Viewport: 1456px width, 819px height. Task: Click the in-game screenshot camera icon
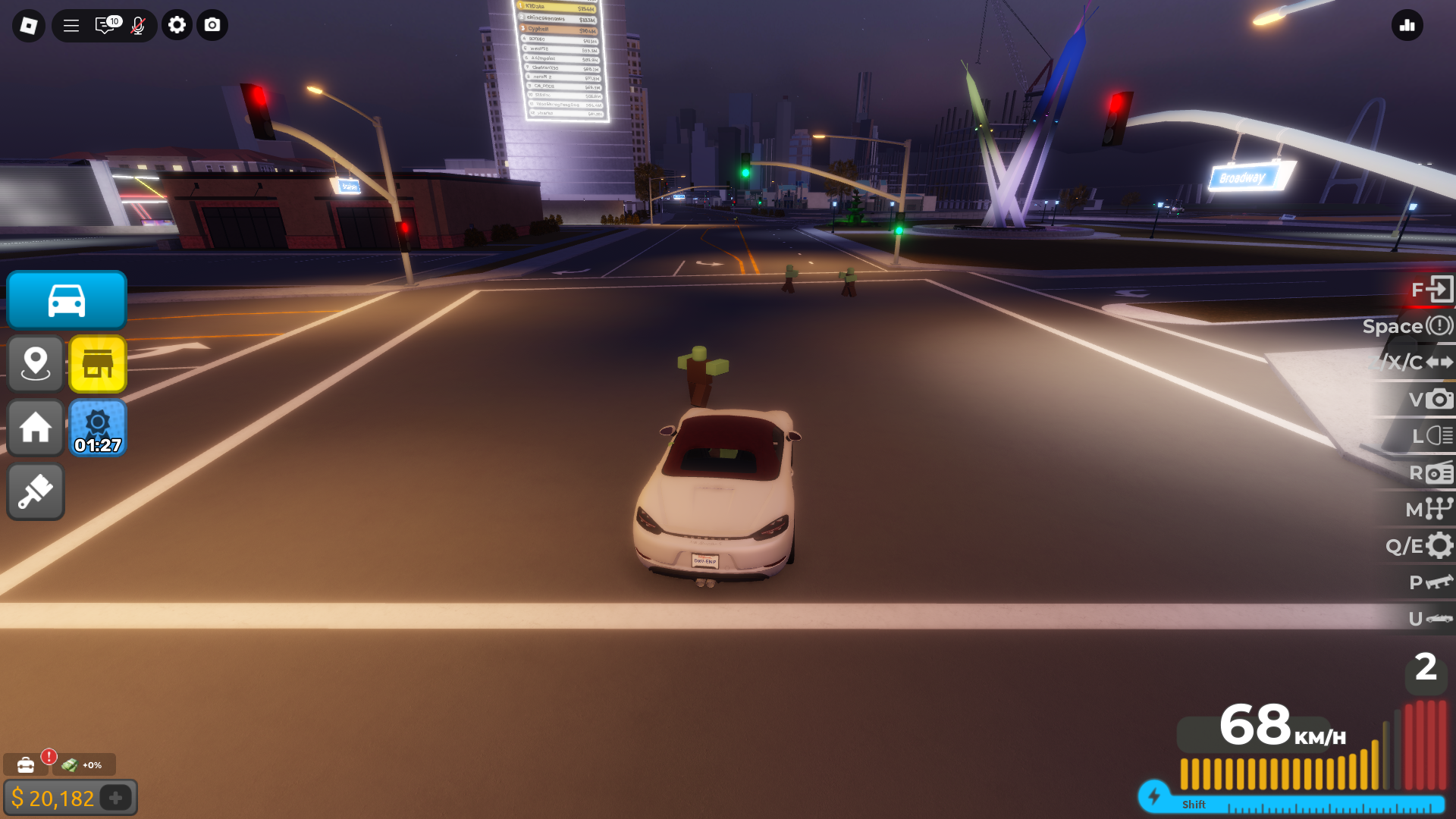coord(212,25)
